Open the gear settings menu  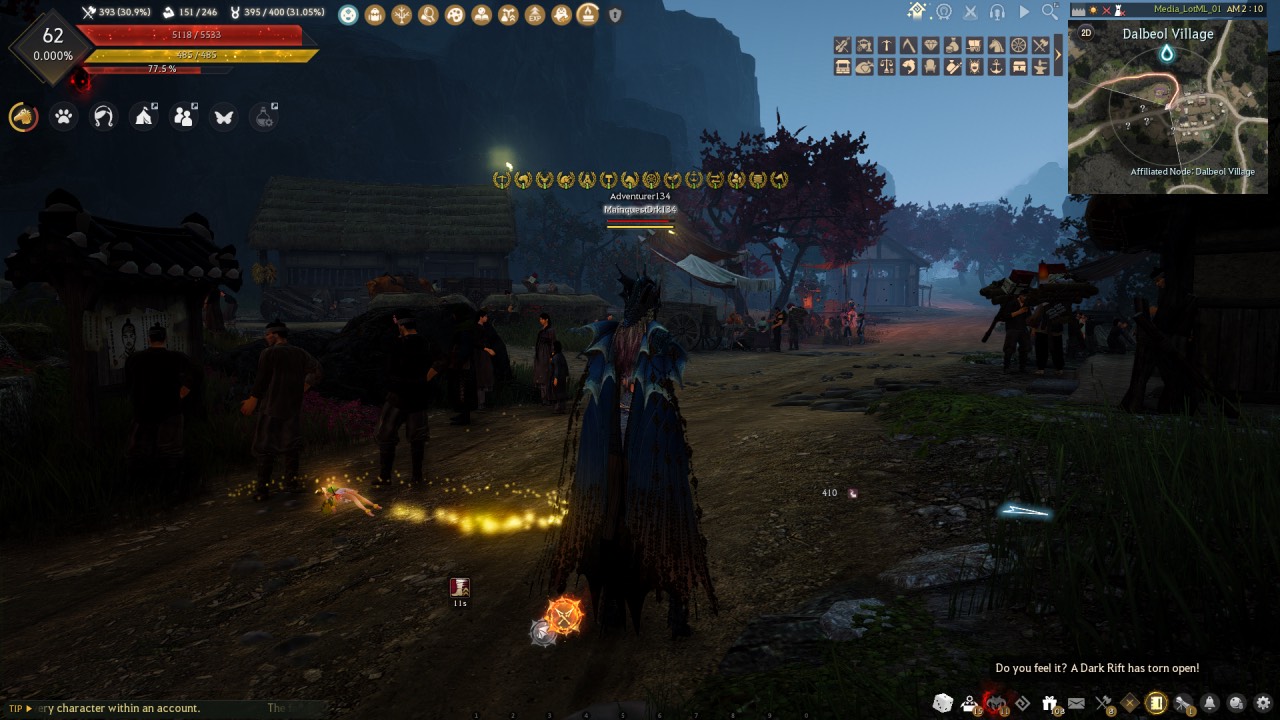(x=1263, y=703)
